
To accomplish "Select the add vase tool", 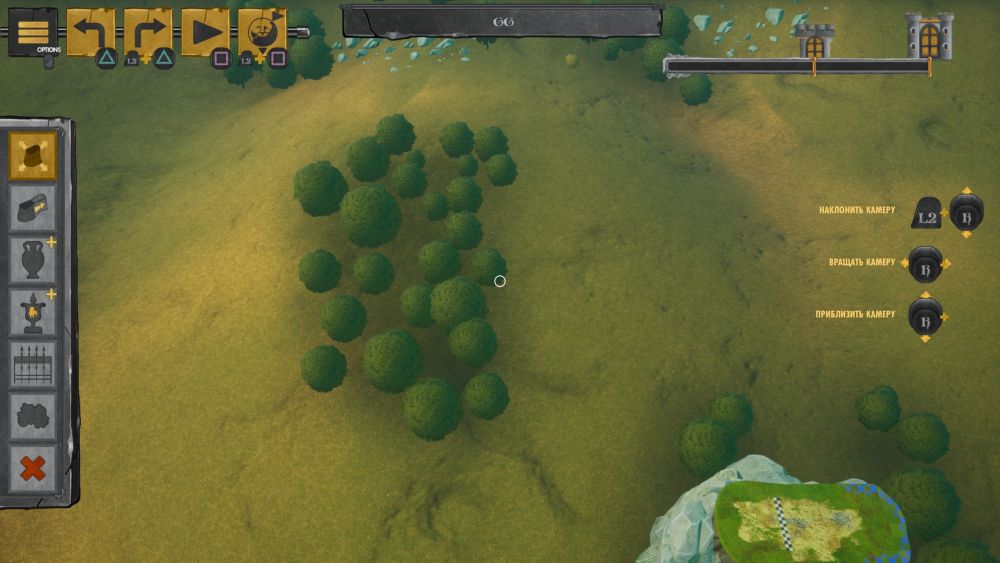I will tap(34, 260).
